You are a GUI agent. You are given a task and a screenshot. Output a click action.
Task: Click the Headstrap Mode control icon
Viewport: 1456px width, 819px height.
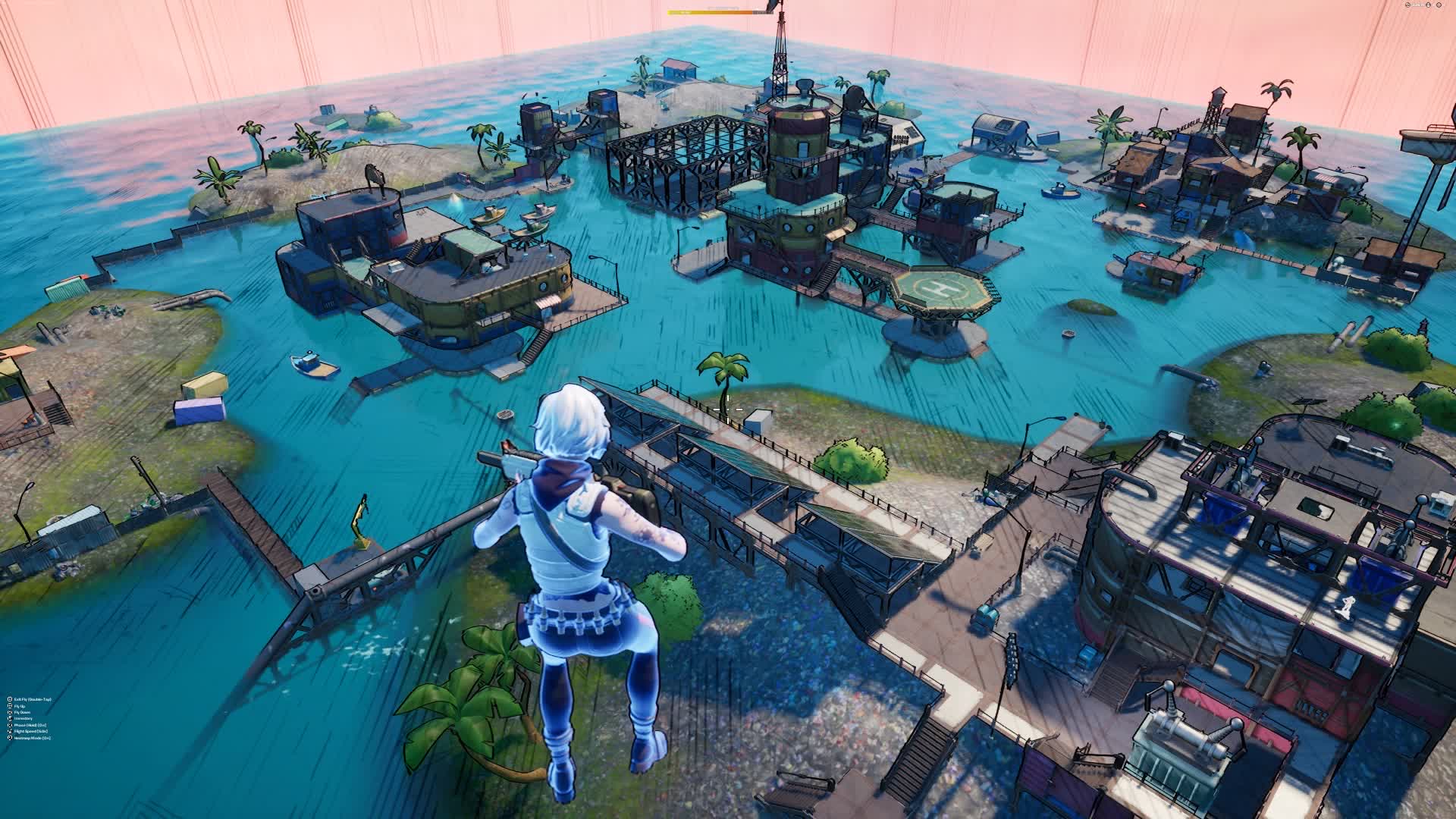coord(10,738)
